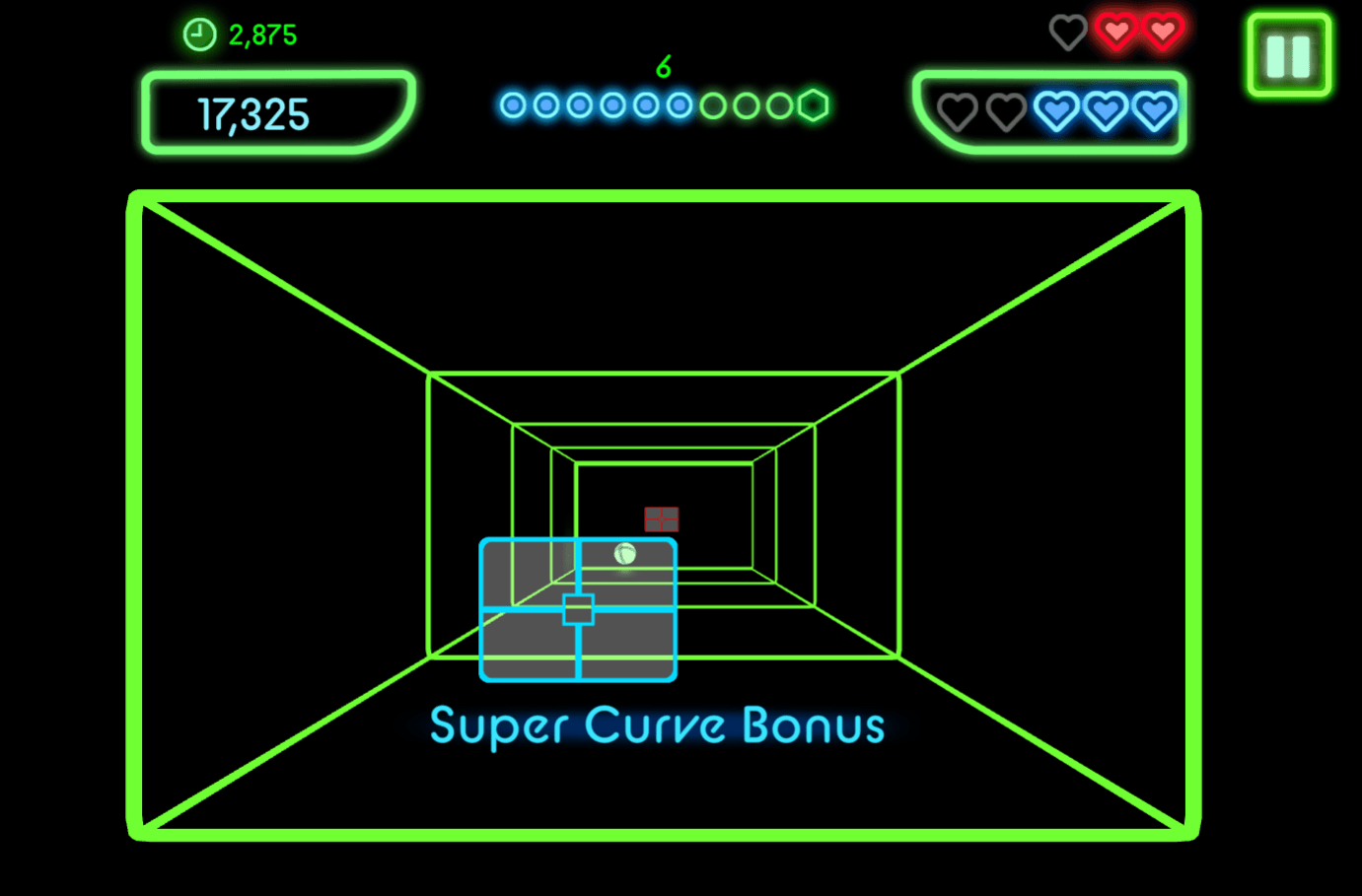Click the first empty green progress circle
Viewport: 1362px width, 896px height.
(x=711, y=105)
